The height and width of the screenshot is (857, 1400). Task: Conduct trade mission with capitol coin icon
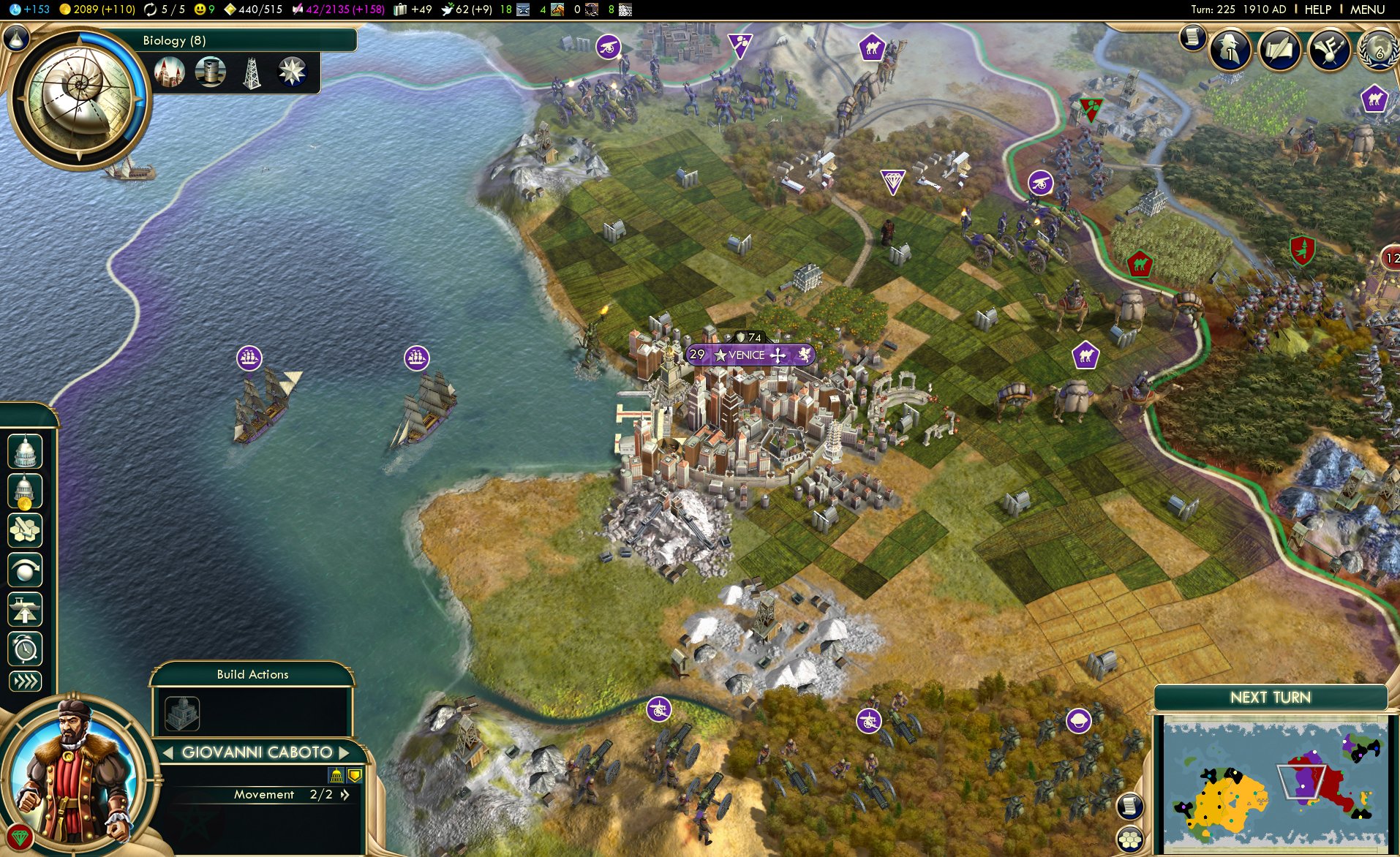(x=25, y=491)
